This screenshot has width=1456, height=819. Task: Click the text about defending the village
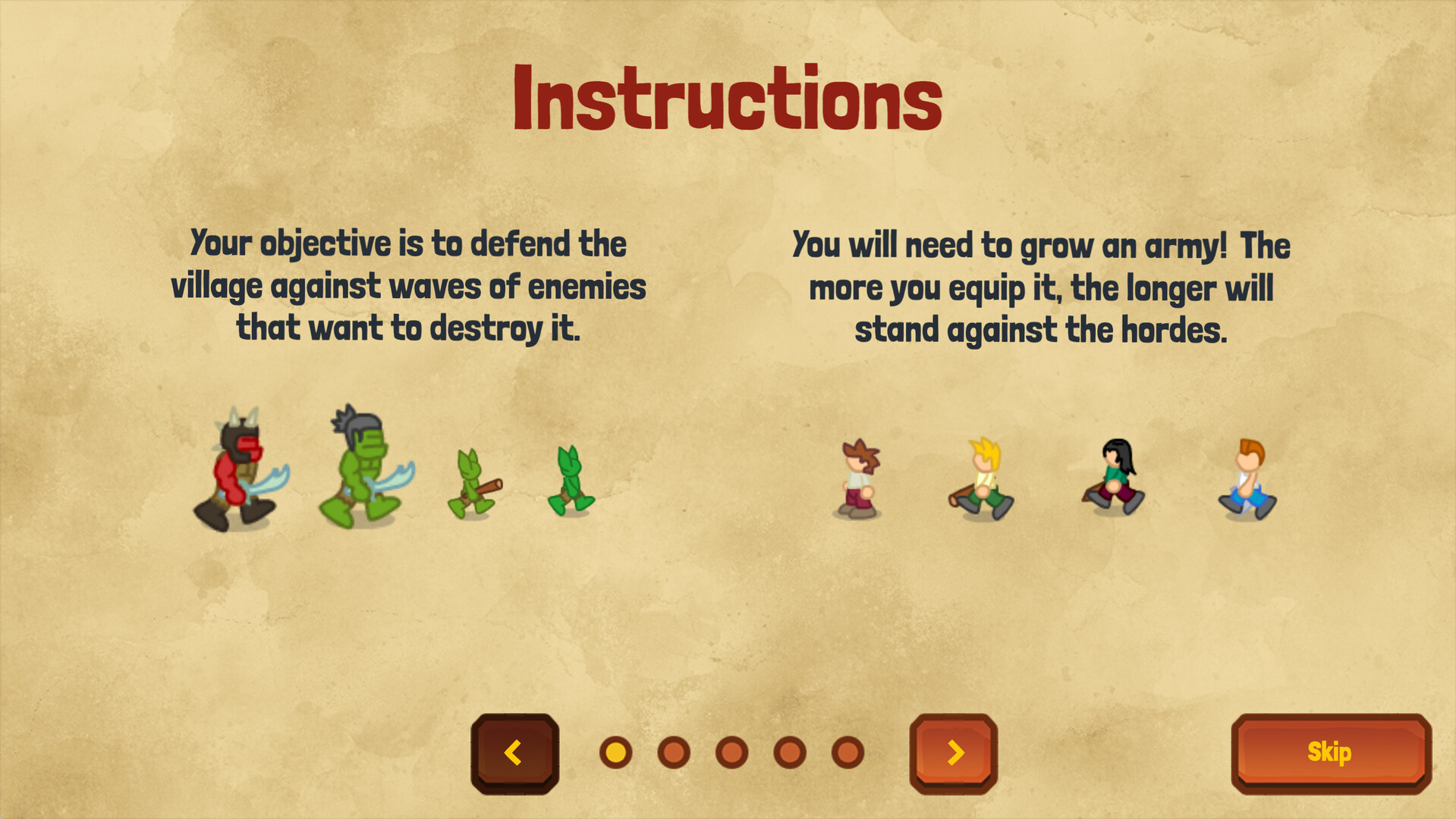[410, 285]
